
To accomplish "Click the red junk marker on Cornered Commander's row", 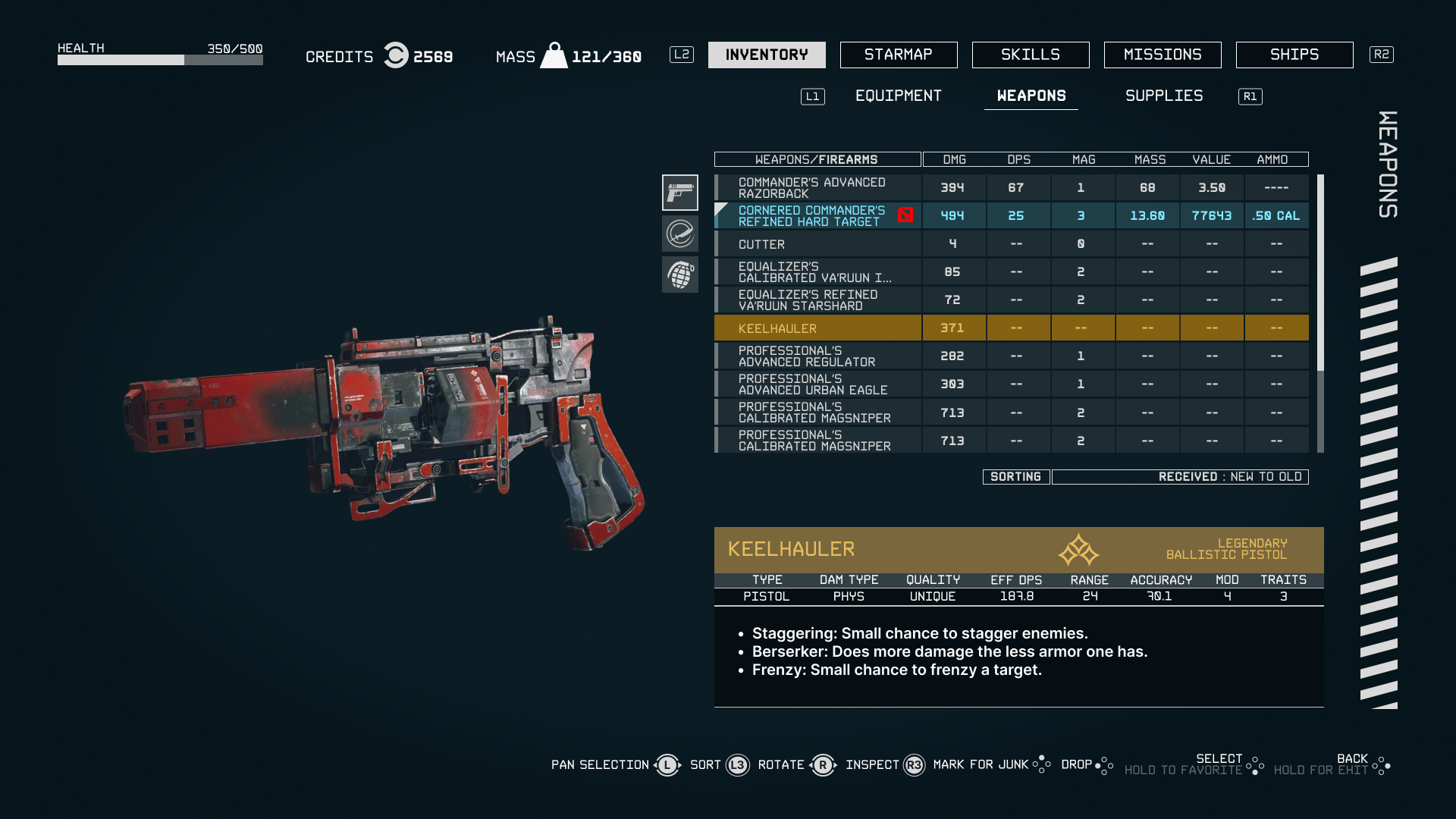I will click(x=905, y=215).
